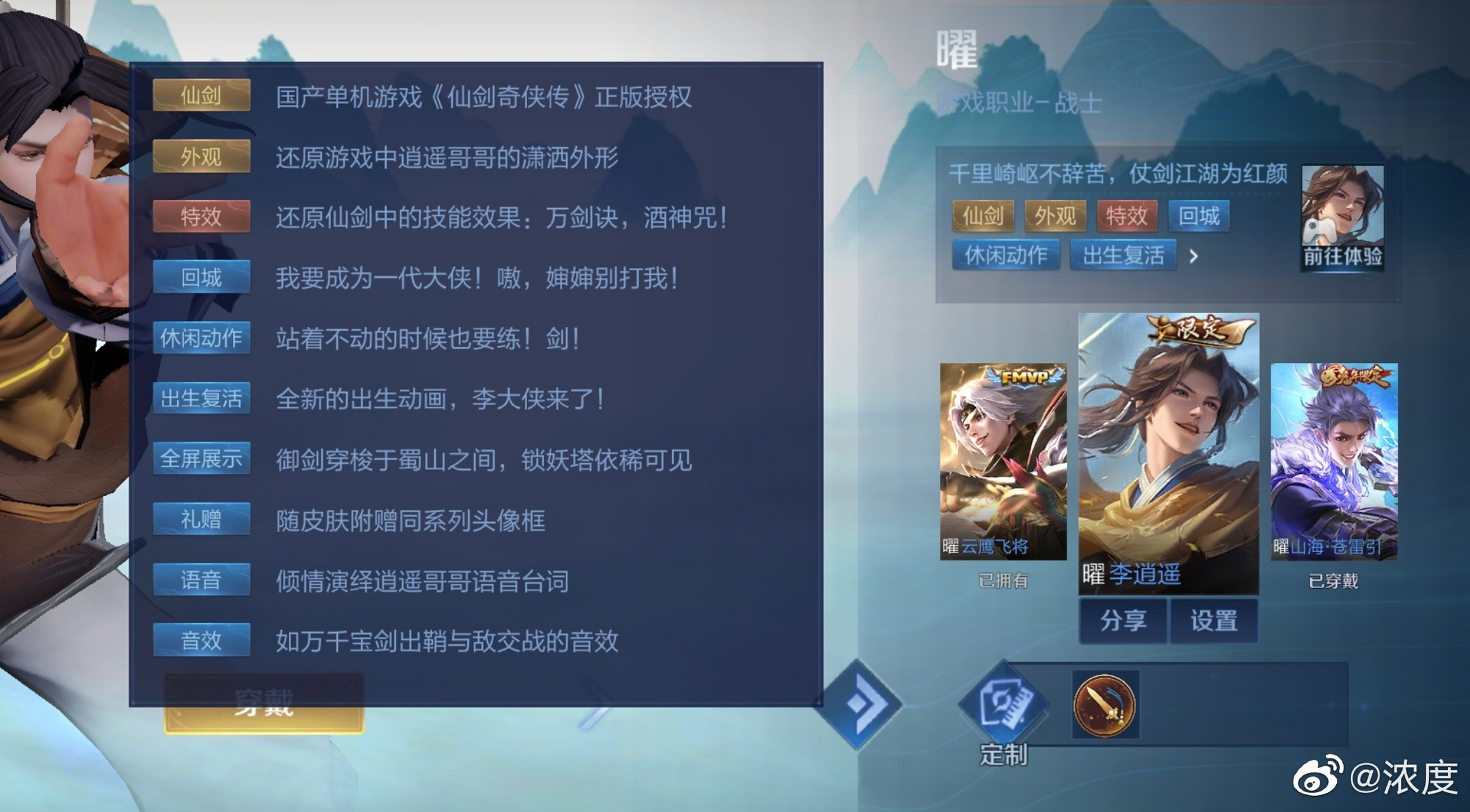Toggle the 出生复活 tag near the slogan

click(1123, 255)
